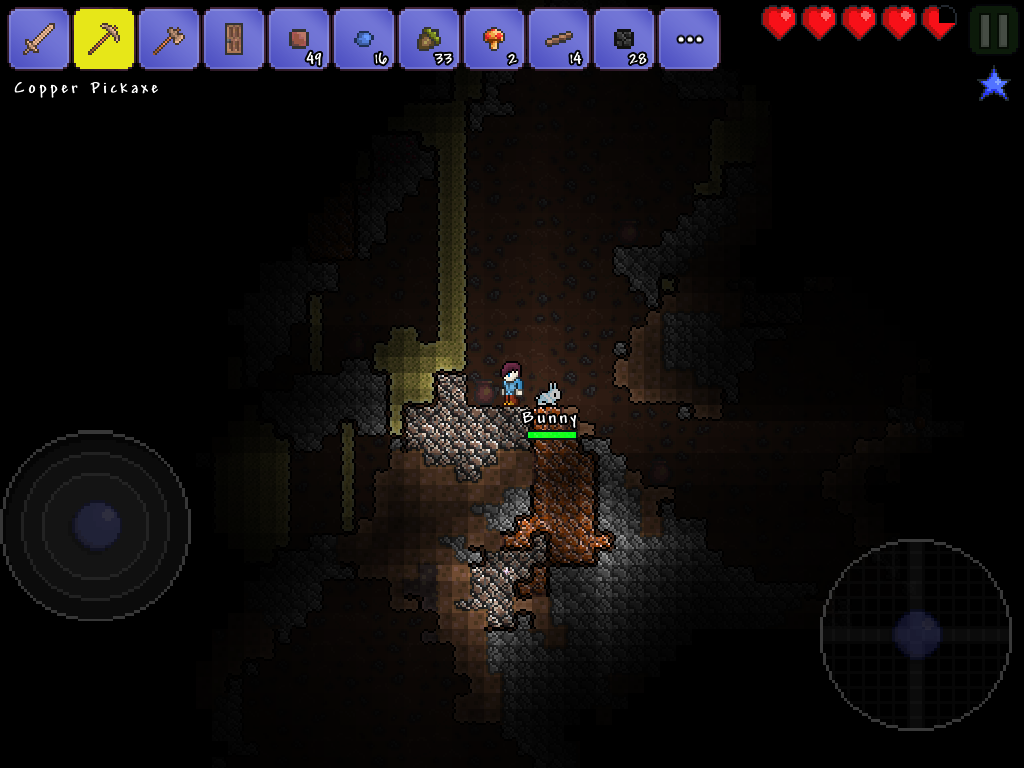
Task: Touch the left movement joystick
Action: point(96,525)
